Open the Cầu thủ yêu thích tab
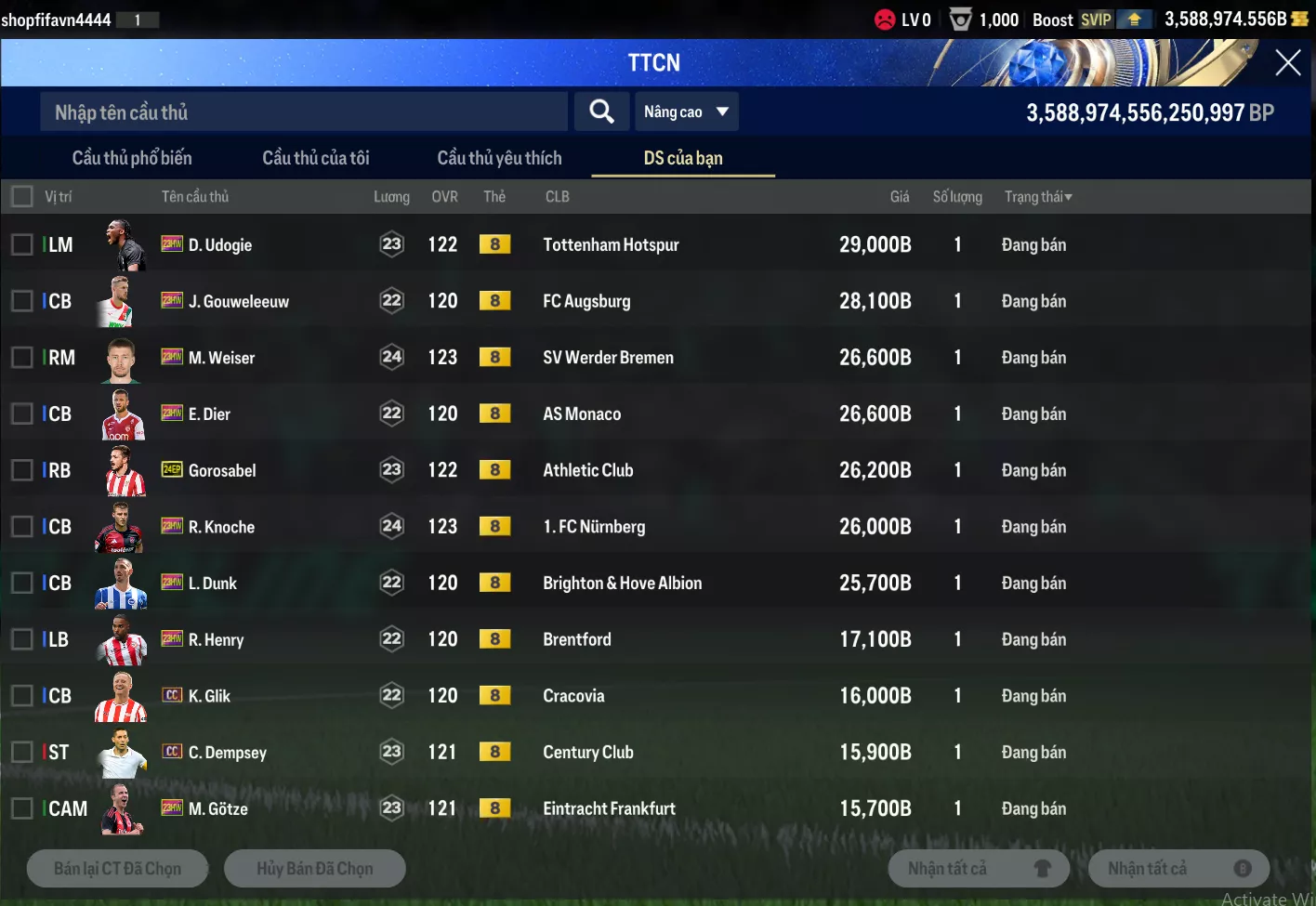Screen dimensions: 1316x906 coord(499,158)
